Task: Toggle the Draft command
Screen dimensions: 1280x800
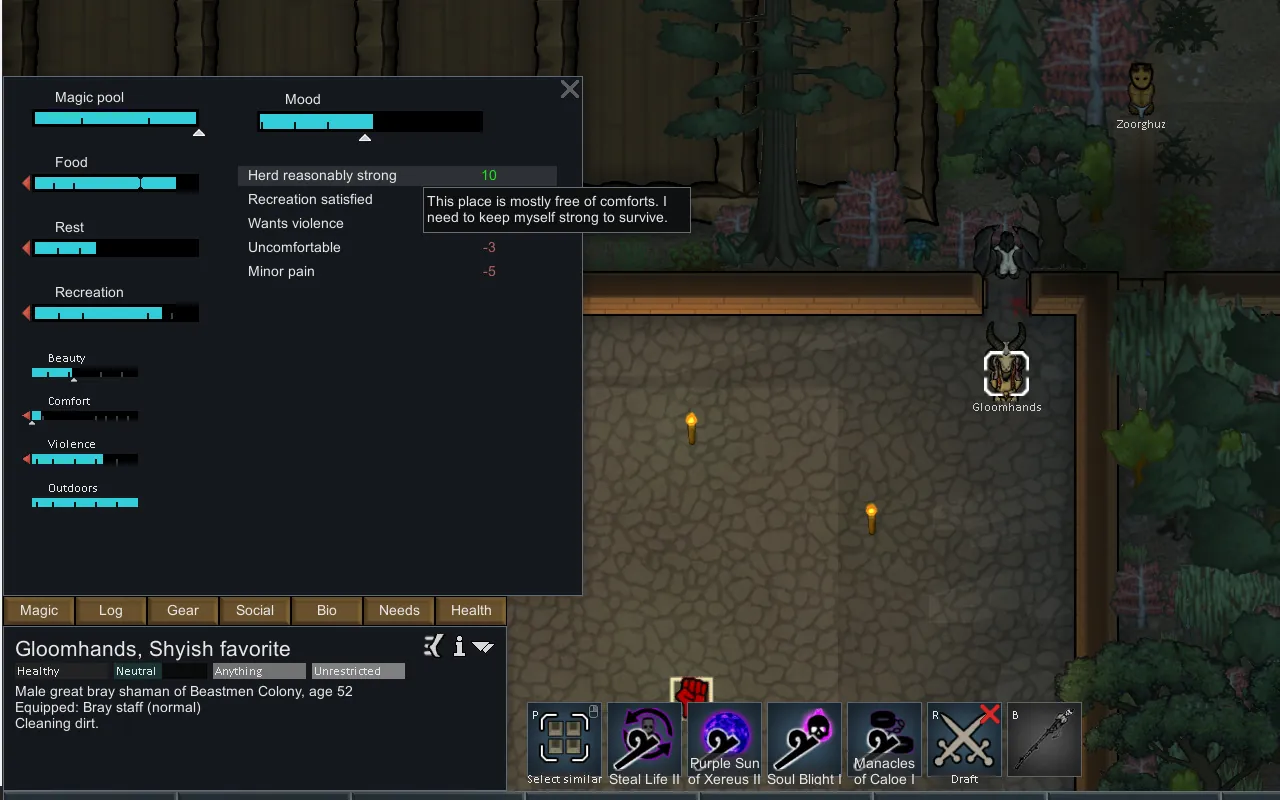Action: [964, 741]
